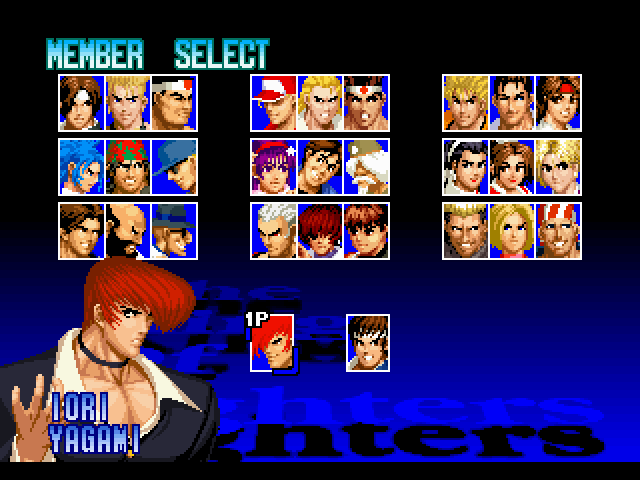Choose Billy Kane's striped bandana portrait
Image resolution: width=640 pixels, height=480 pixels.
tap(558, 229)
